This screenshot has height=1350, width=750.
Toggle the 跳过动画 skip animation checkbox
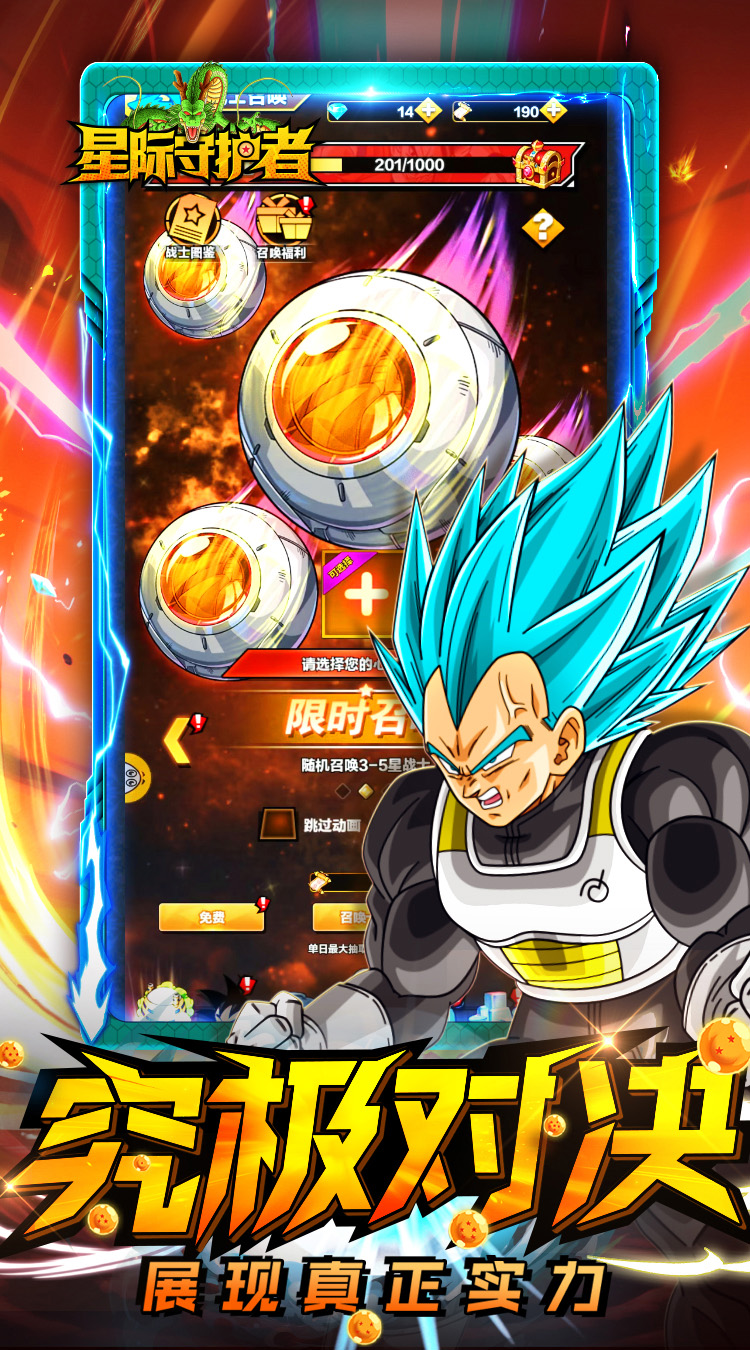tap(273, 825)
